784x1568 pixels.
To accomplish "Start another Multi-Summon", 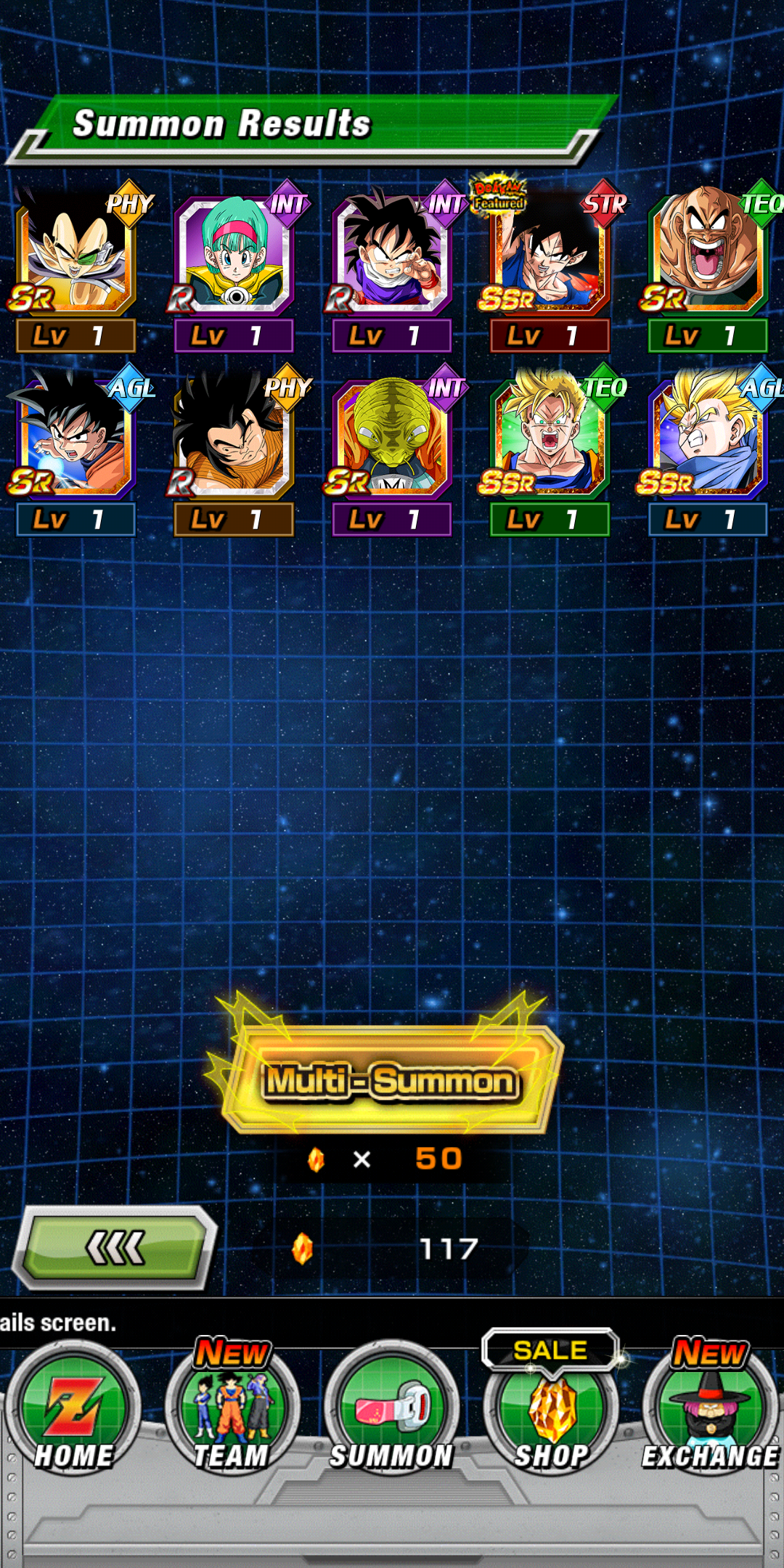I will coord(391,1080).
